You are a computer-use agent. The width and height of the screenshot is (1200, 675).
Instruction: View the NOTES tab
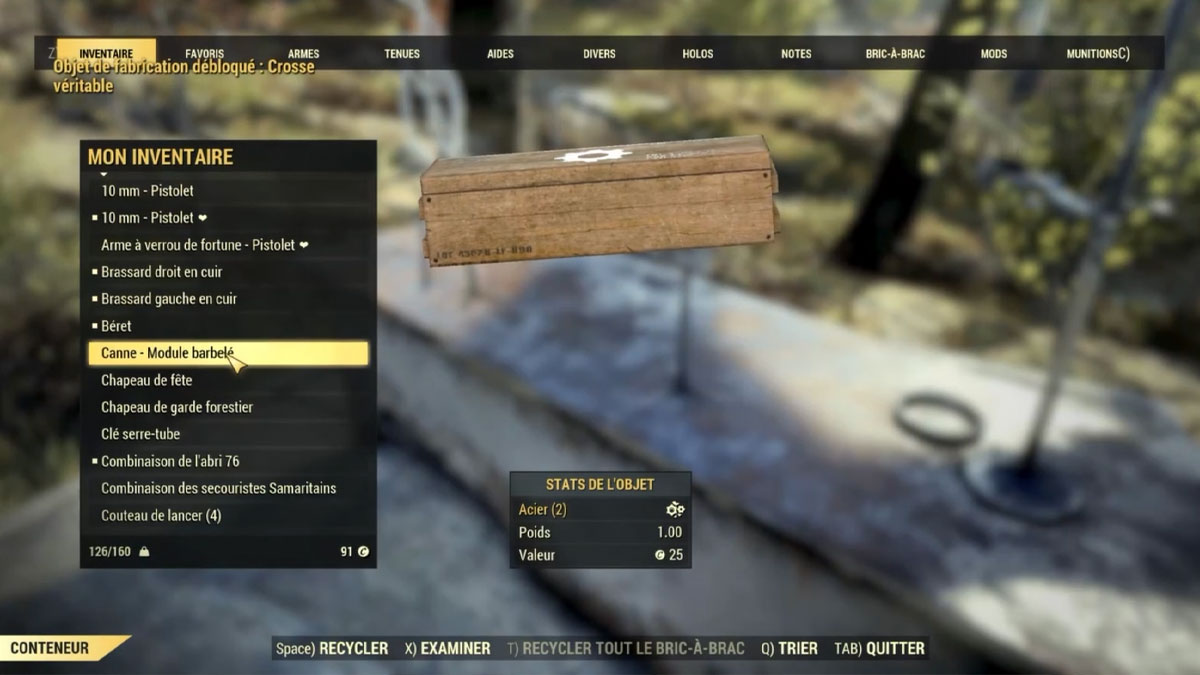pyautogui.click(x=796, y=54)
